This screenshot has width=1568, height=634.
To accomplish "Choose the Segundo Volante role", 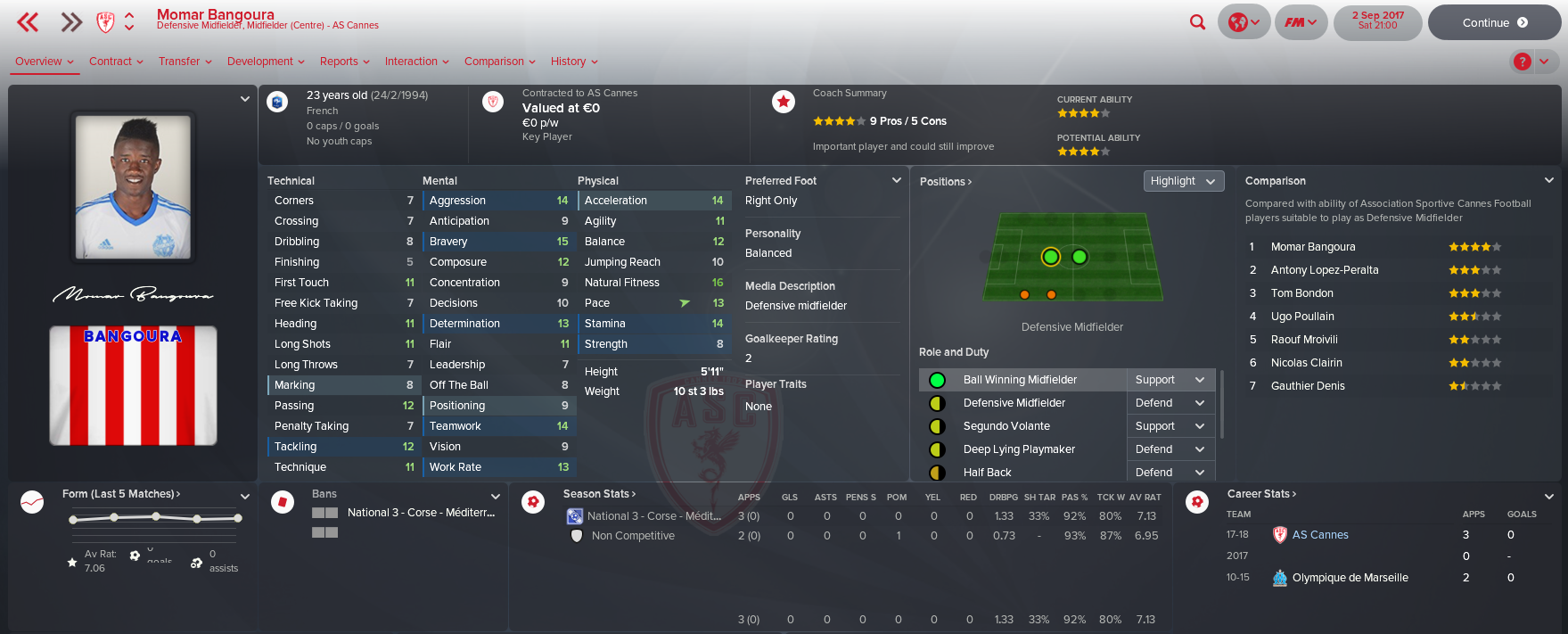I will click(x=1006, y=426).
